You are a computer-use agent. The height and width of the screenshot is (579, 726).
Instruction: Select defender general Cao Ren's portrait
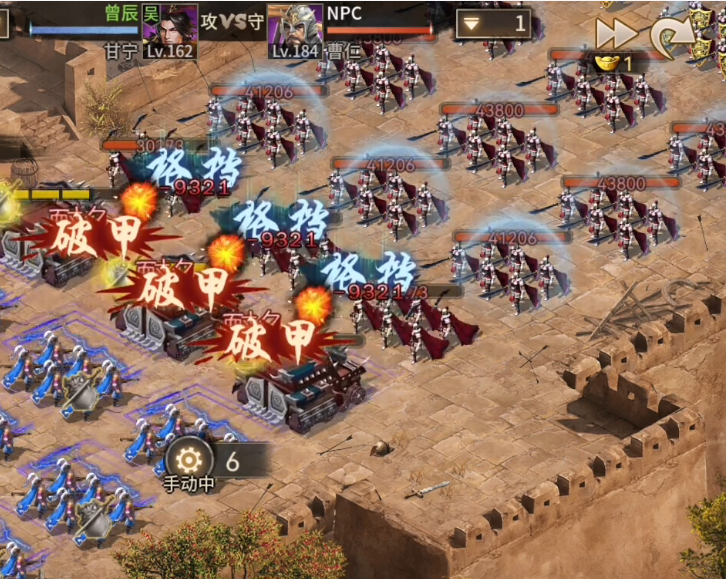pyautogui.click(x=294, y=25)
